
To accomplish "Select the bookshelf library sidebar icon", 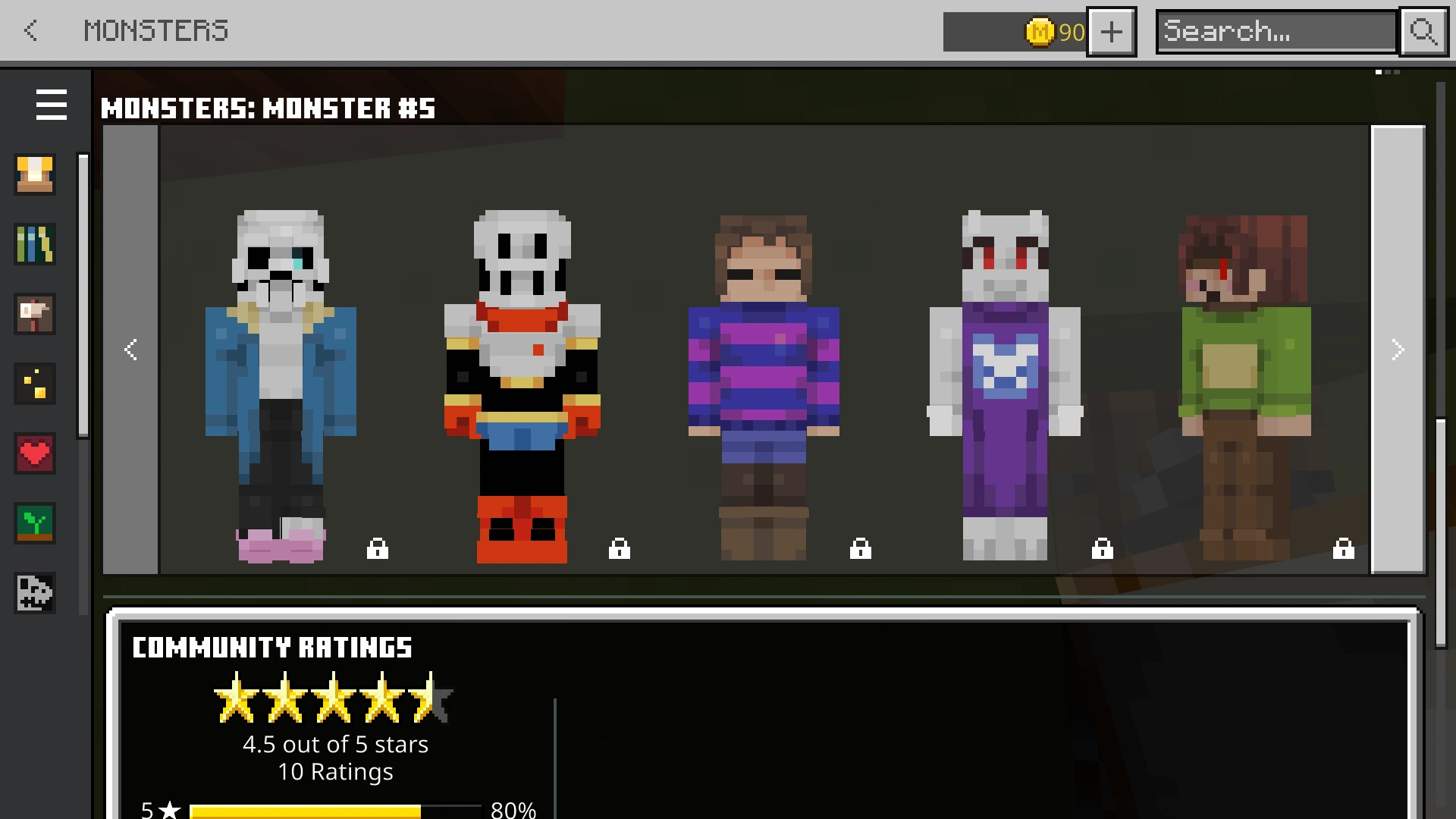I will [x=35, y=244].
